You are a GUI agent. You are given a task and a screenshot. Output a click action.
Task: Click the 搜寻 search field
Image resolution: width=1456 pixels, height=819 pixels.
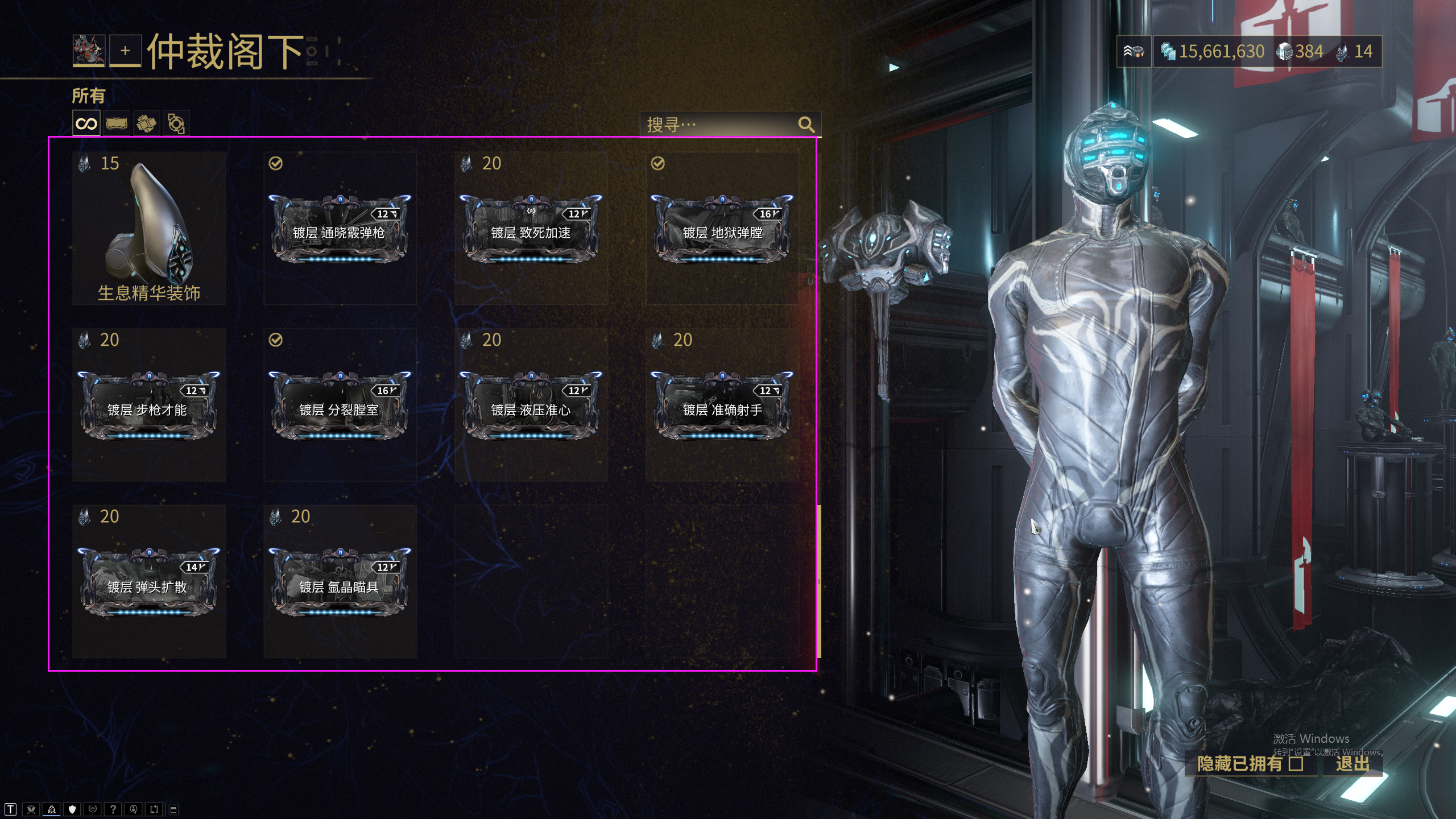[x=719, y=125]
